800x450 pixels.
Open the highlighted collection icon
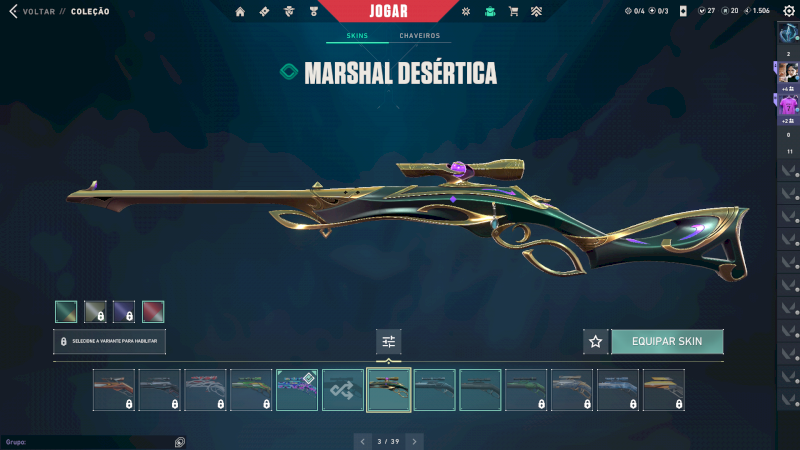click(489, 11)
